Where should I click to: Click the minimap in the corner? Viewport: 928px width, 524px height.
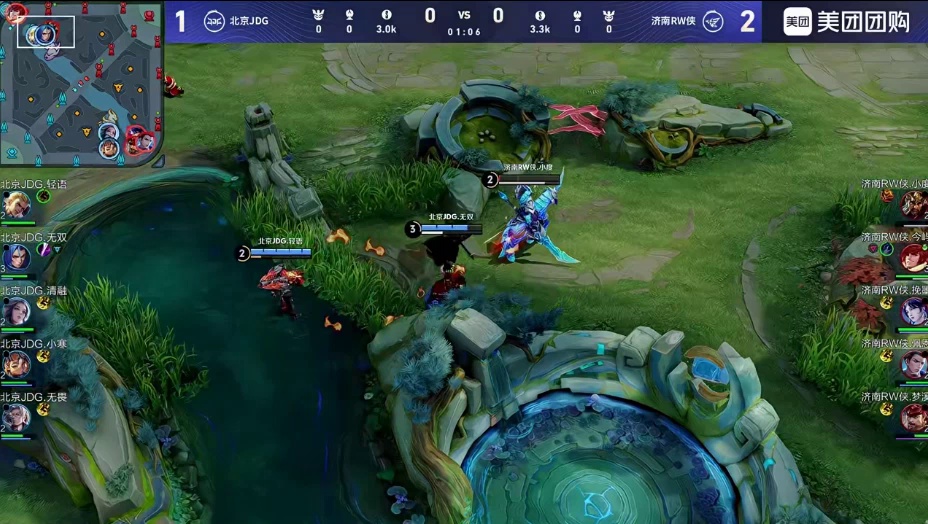(81, 83)
